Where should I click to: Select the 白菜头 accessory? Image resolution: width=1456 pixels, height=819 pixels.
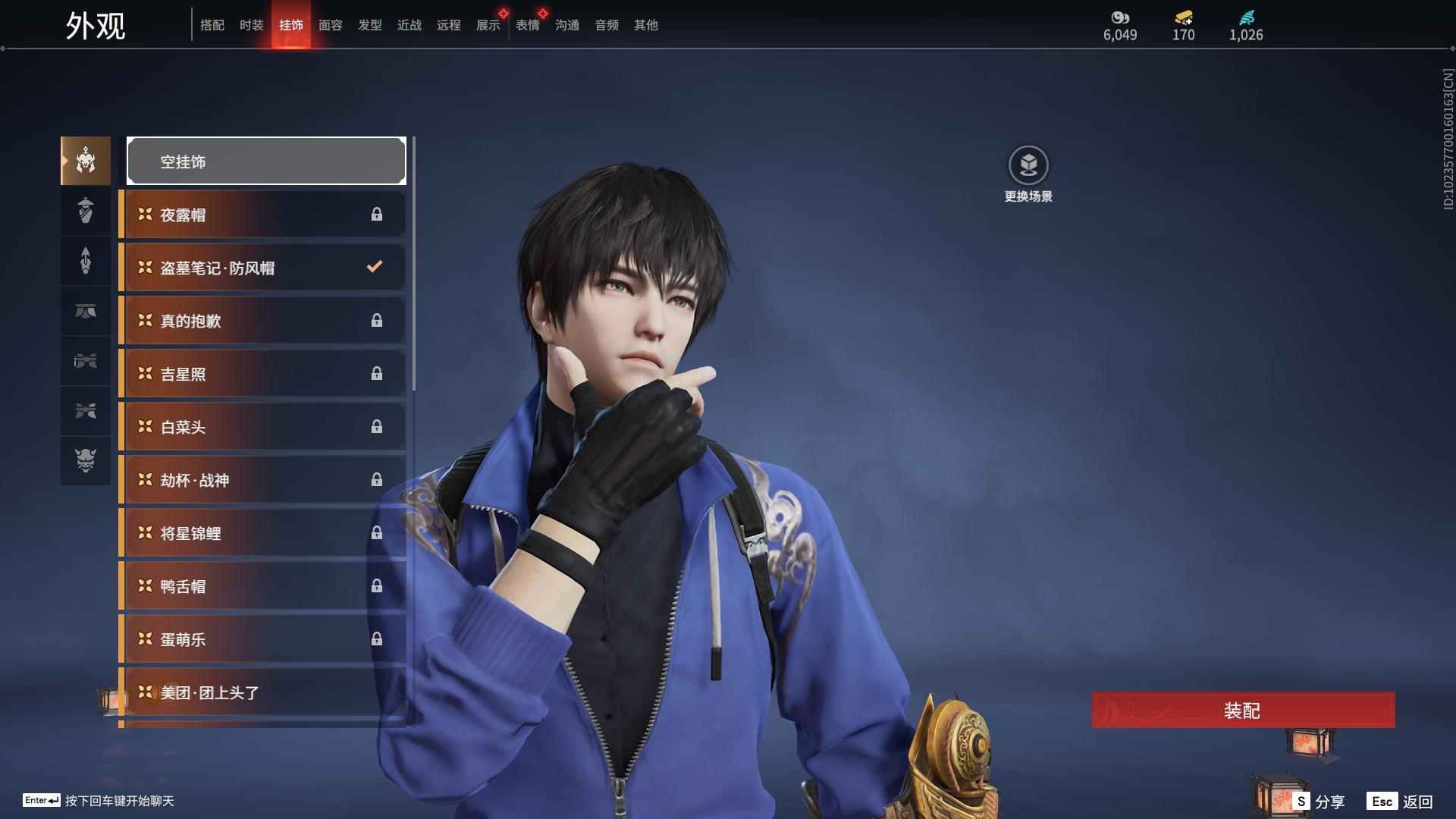(x=262, y=427)
